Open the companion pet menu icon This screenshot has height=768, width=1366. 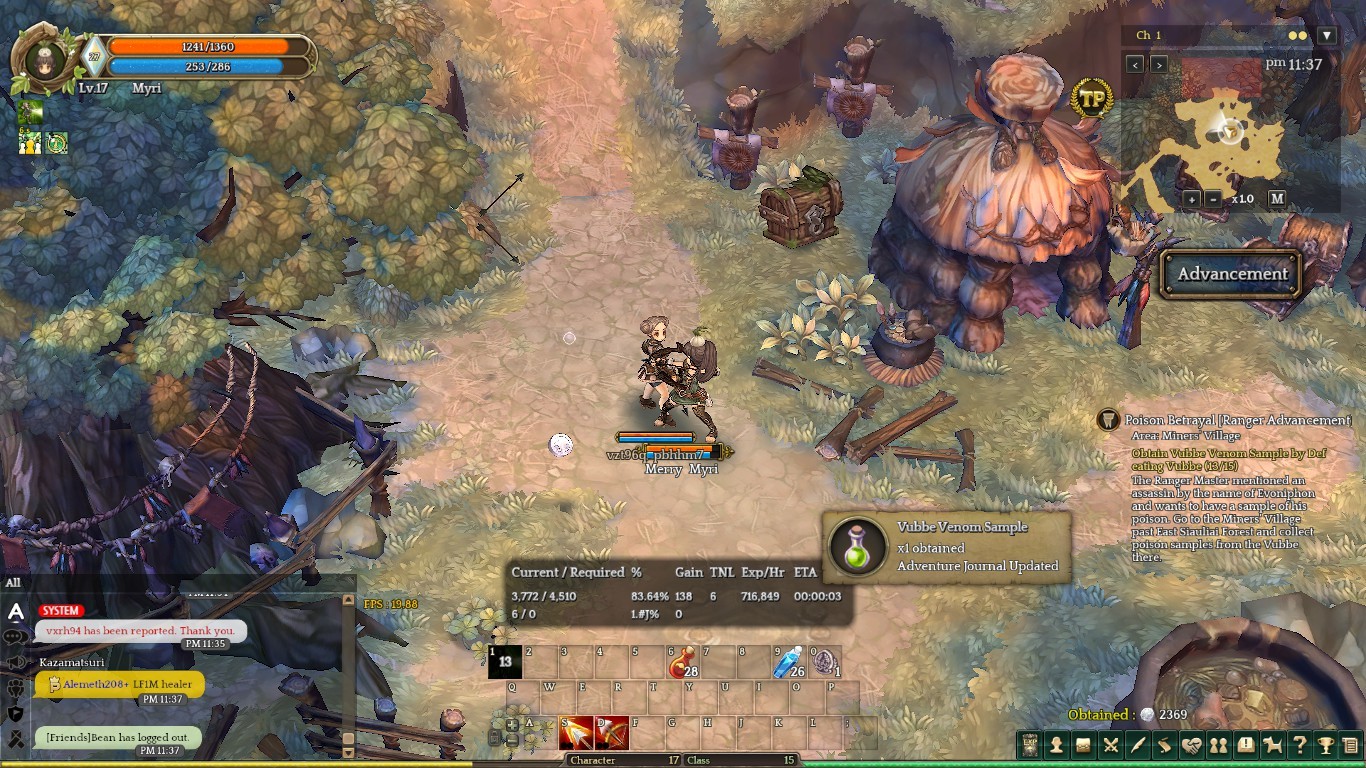(x=1273, y=745)
